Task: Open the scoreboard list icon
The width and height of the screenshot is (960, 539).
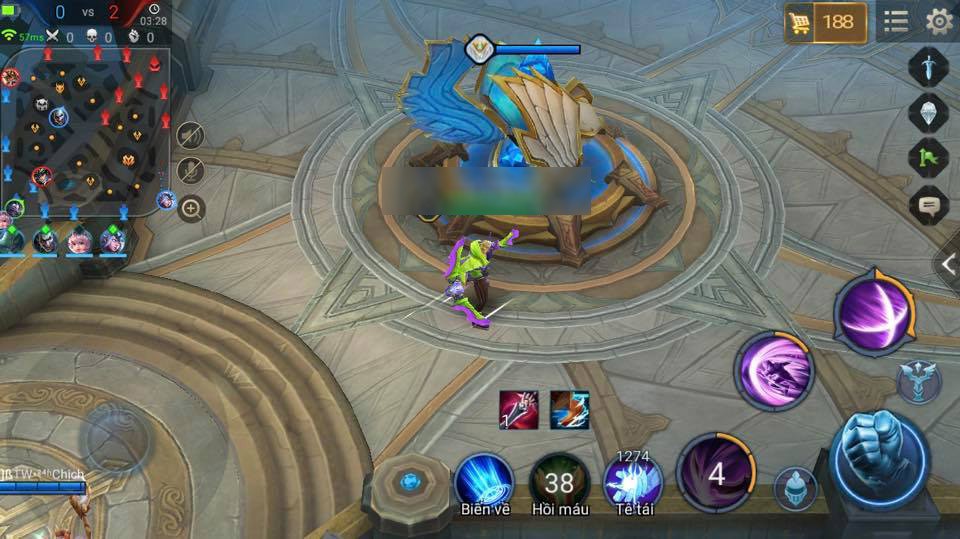Action: coord(896,22)
